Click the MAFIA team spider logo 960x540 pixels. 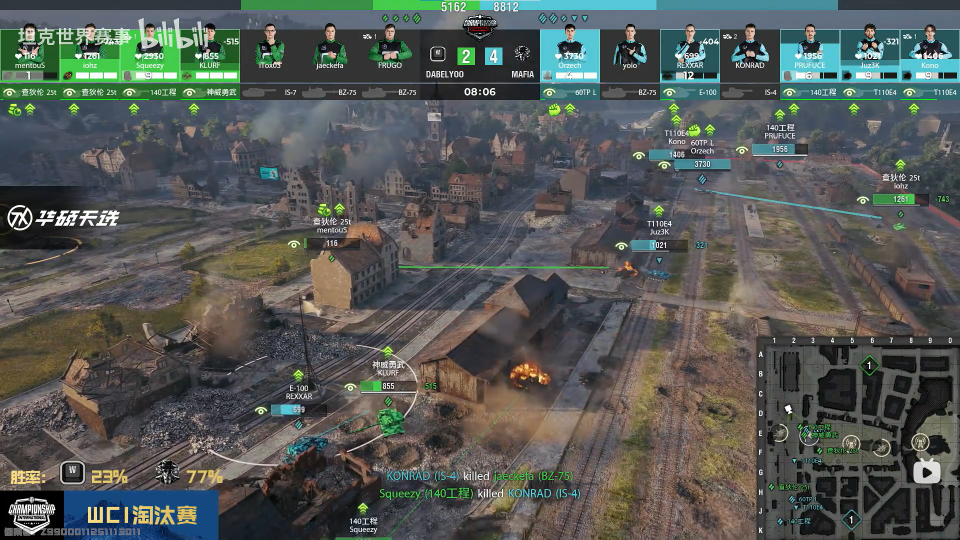(521, 55)
